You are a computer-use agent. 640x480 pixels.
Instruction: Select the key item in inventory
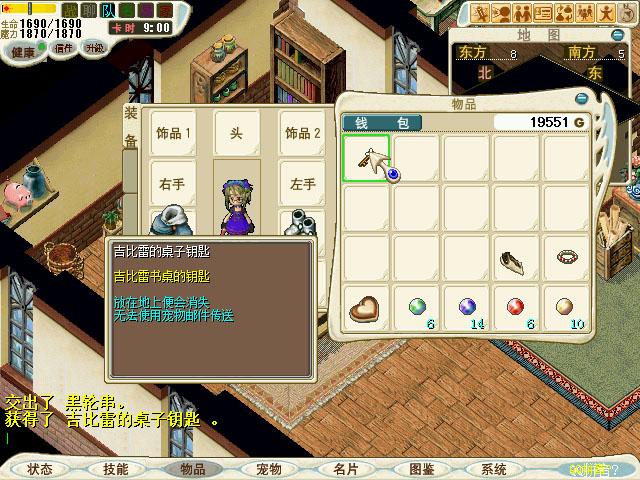(366, 158)
